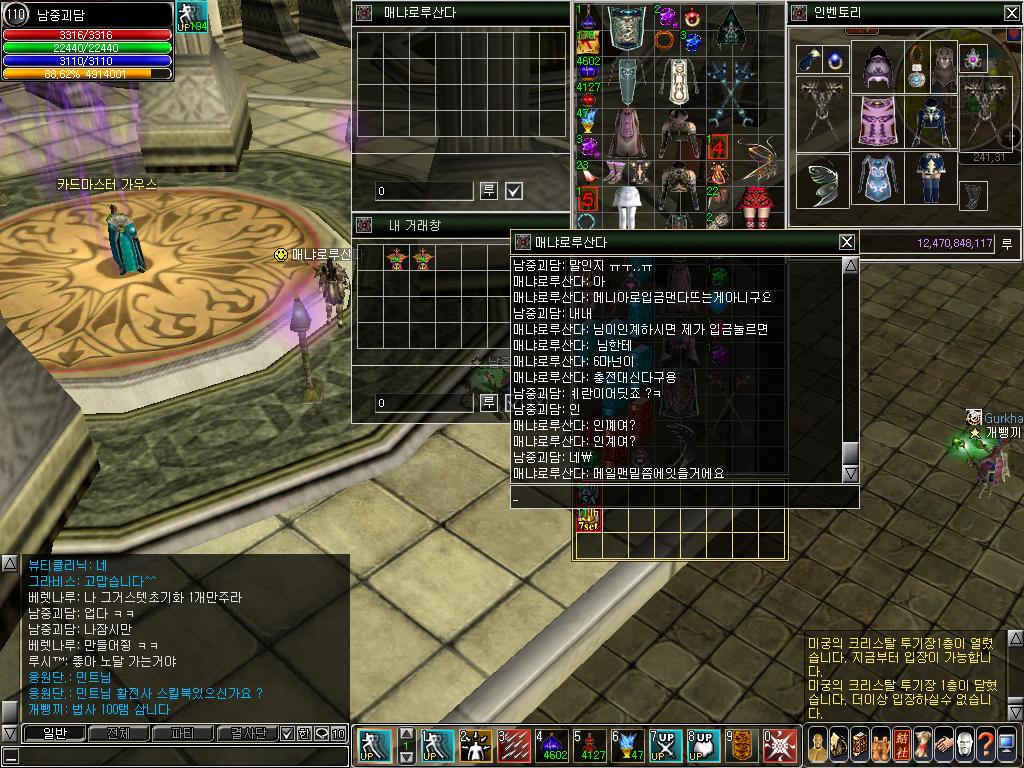Click the 루 gold button in my trade window
The height and width of the screenshot is (768, 1024).
[x=489, y=402]
